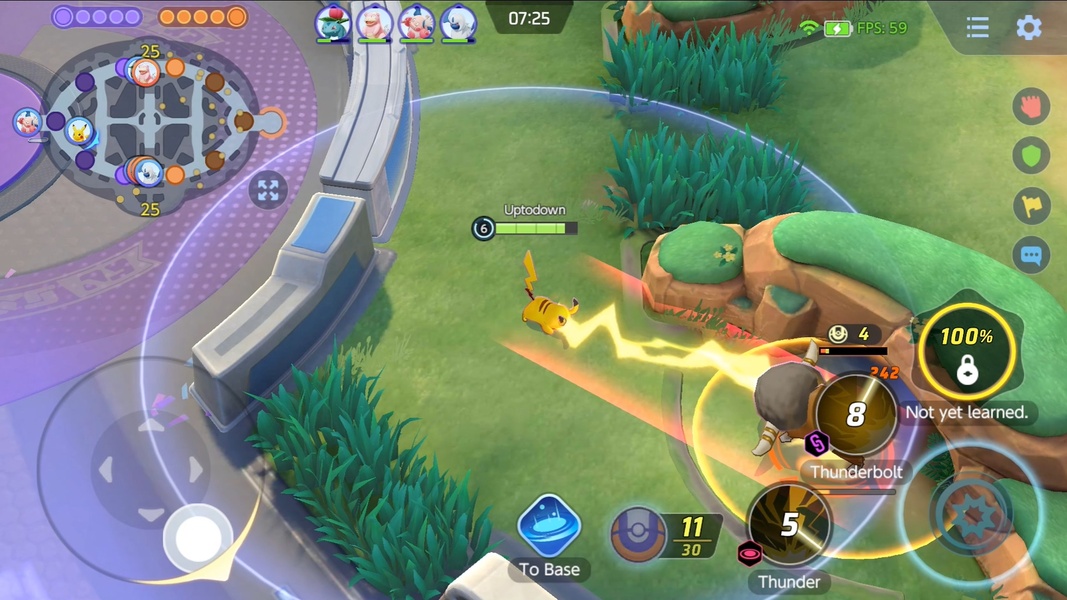Expand the minimap

click(x=268, y=190)
